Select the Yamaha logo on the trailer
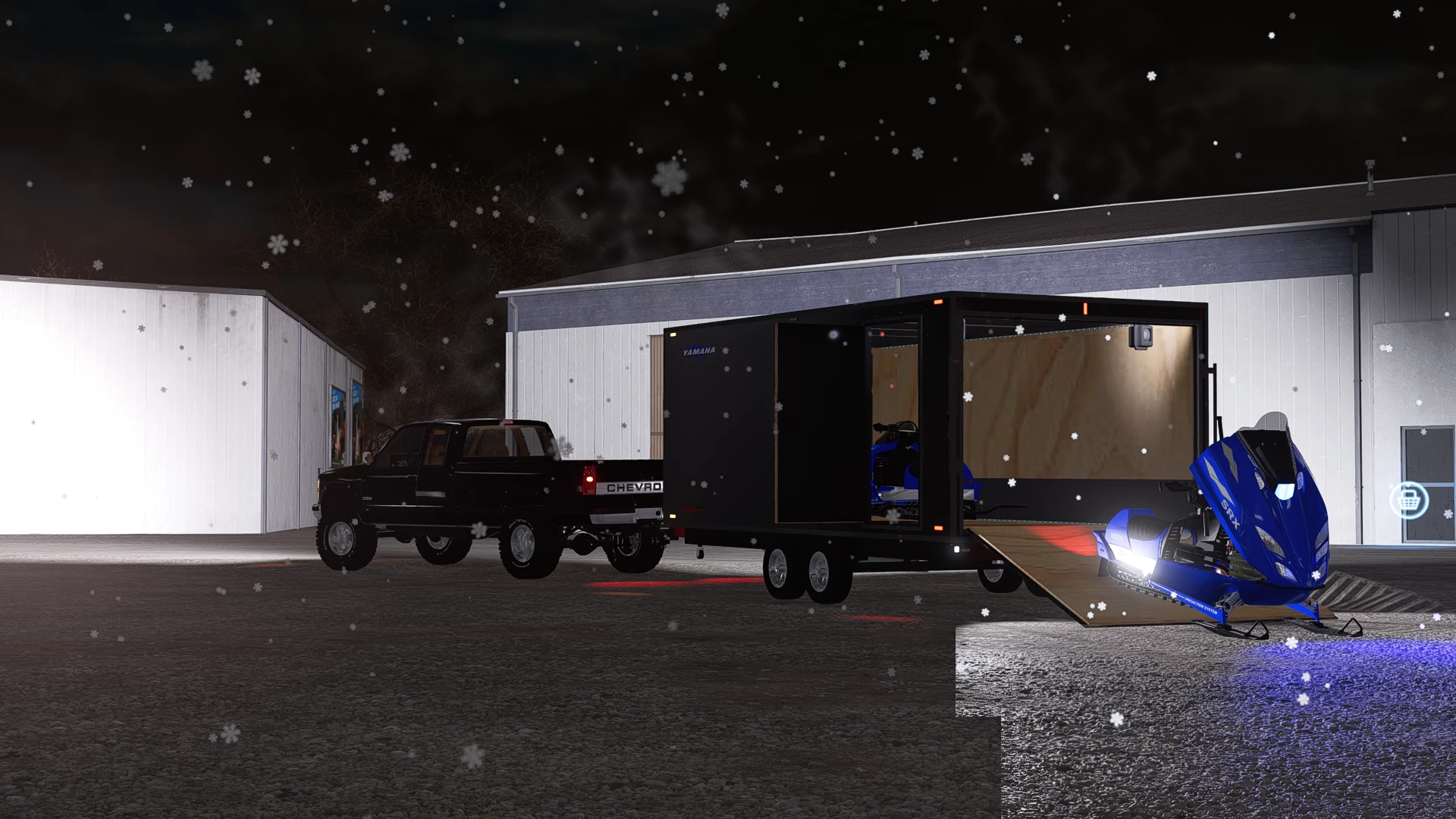The image size is (1456, 819). coord(698,350)
